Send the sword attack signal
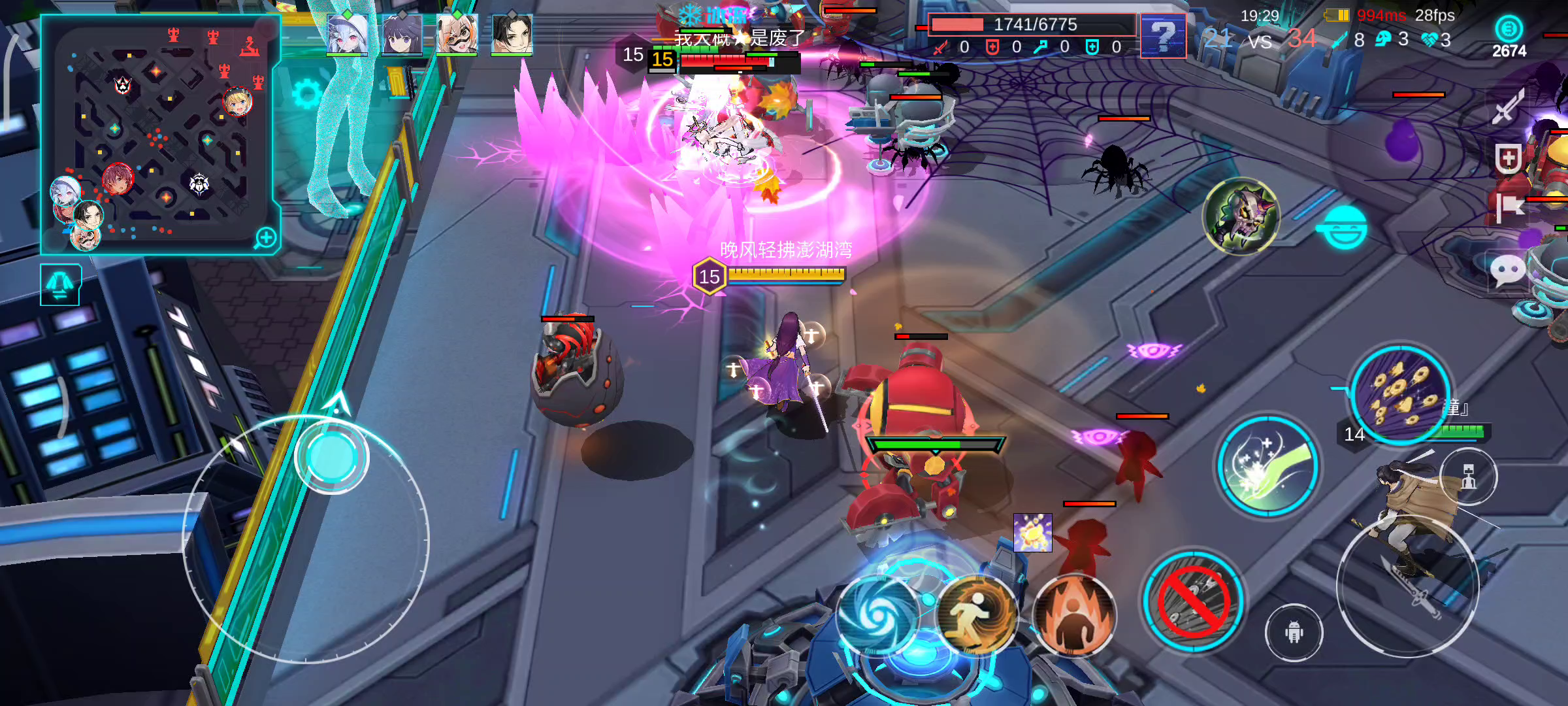The height and width of the screenshot is (706, 1568). (x=1508, y=107)
